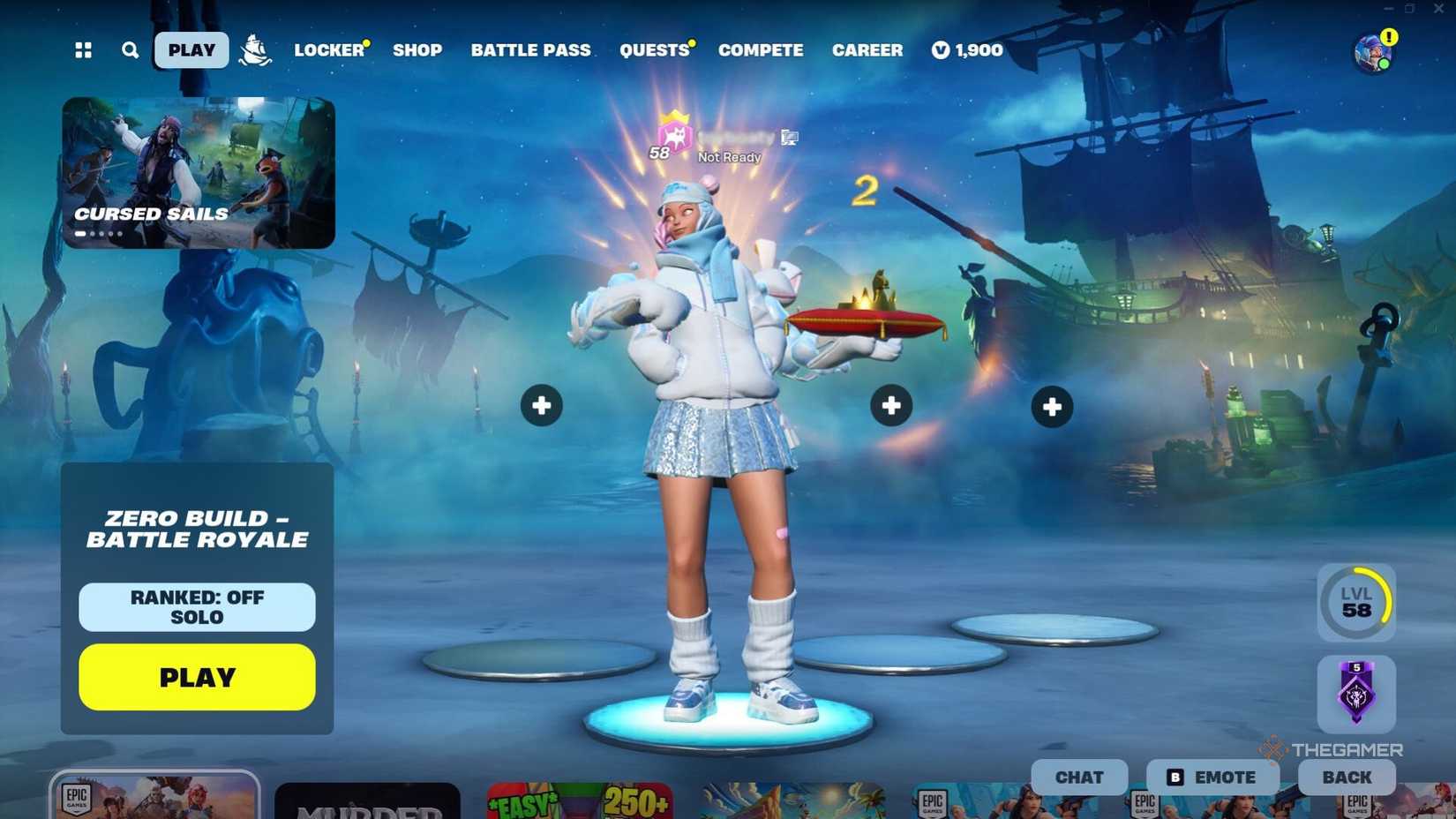Open the BATTLE PASS menu
The height and width of the screenshot is (819, 1456).
[x=530, y=50]
